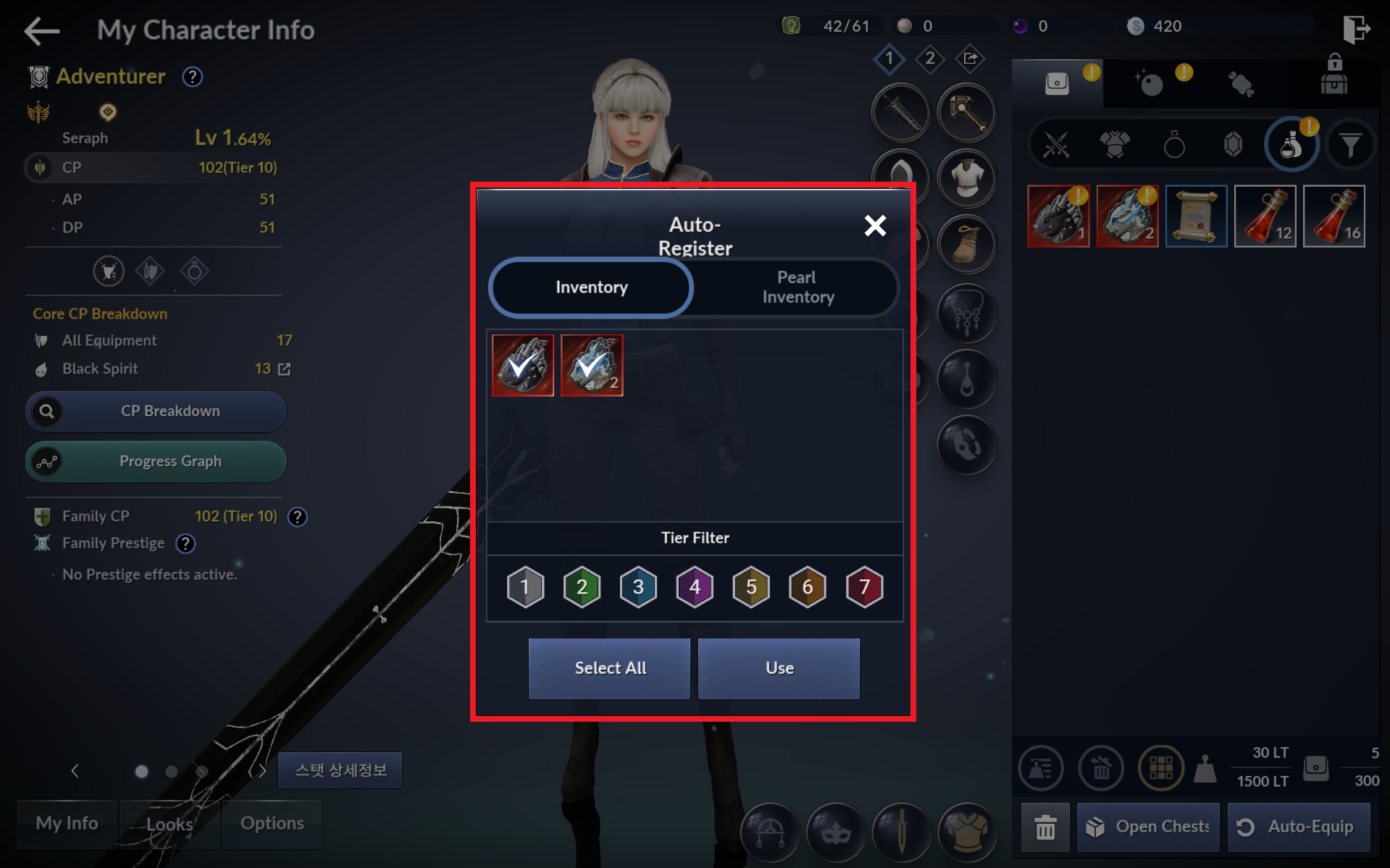Go back using the top-left arrow
Viewport: 1390px width, 868px height.
41,30
